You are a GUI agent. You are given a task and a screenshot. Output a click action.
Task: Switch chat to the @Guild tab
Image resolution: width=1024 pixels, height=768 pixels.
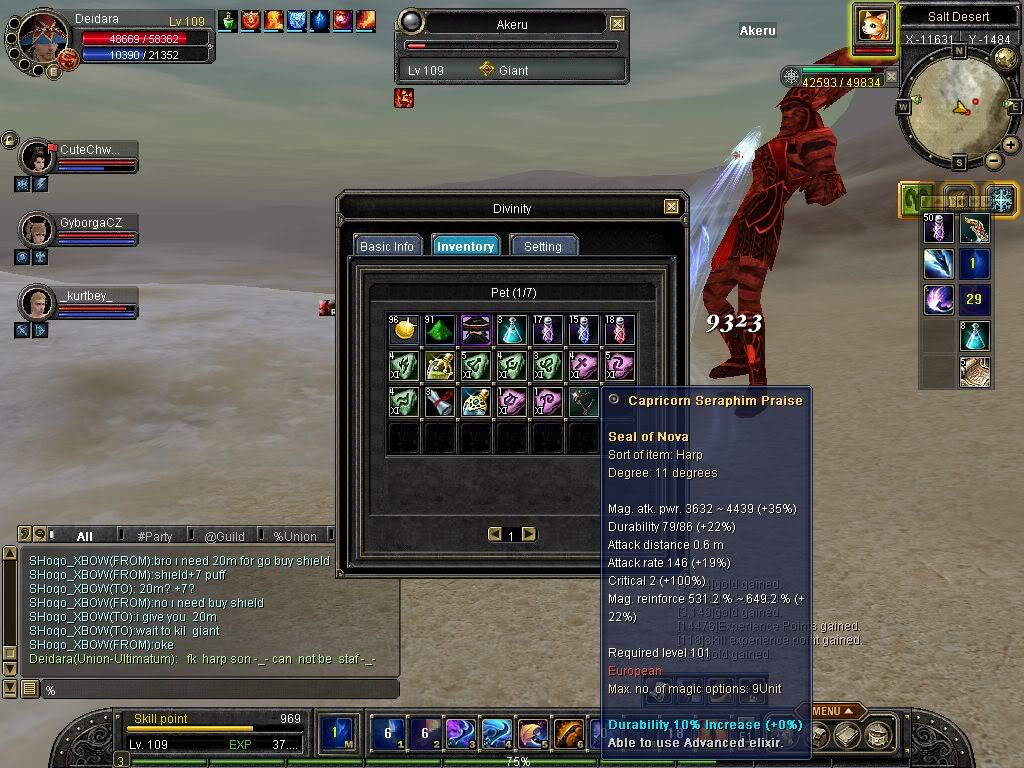[x=224, y=536]
